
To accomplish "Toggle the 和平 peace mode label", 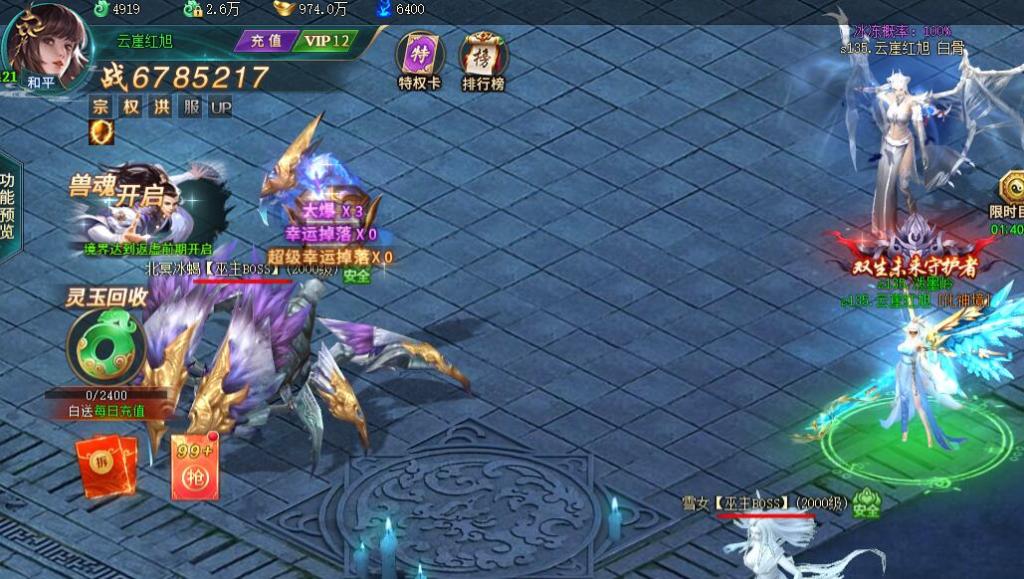I will point(42,82).
